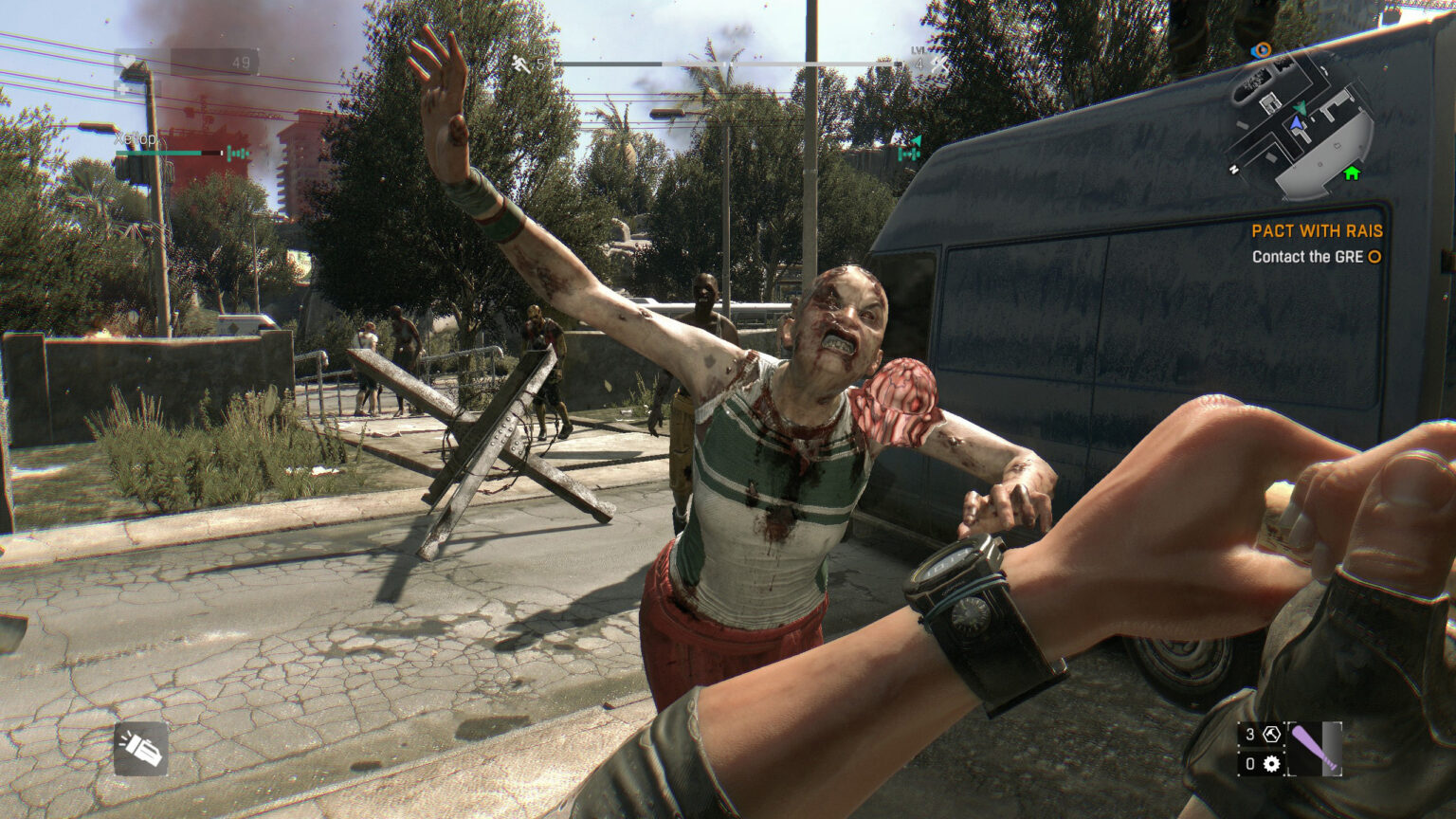Click the heart health icon
The image size is (1456, 819).
click(127, 64)
